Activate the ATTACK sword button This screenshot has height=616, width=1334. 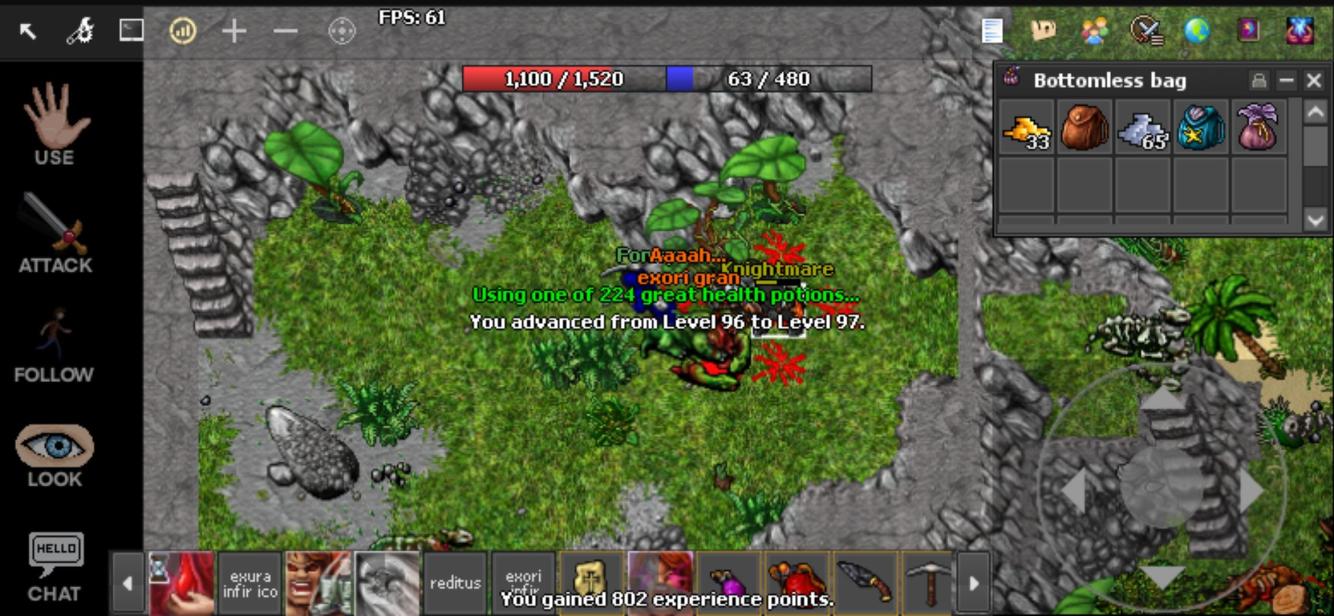coord(55,233)
